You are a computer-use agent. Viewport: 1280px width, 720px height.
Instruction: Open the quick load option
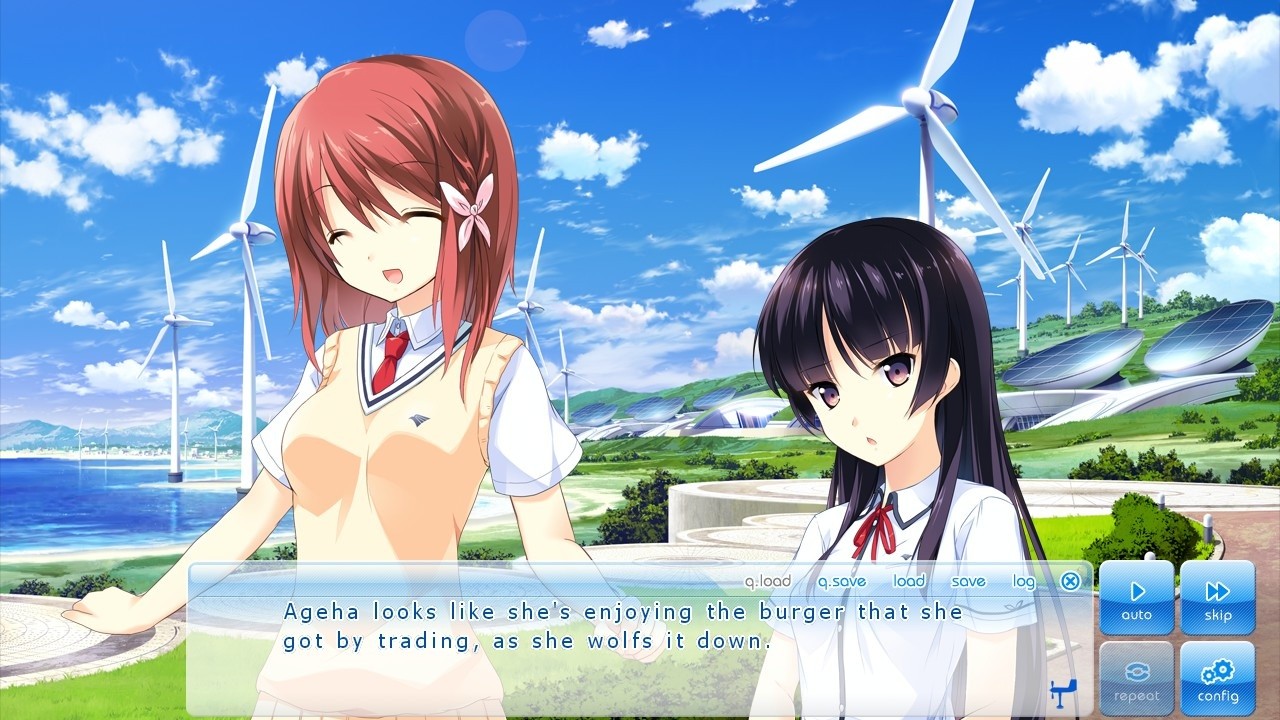tap(767, 581)
